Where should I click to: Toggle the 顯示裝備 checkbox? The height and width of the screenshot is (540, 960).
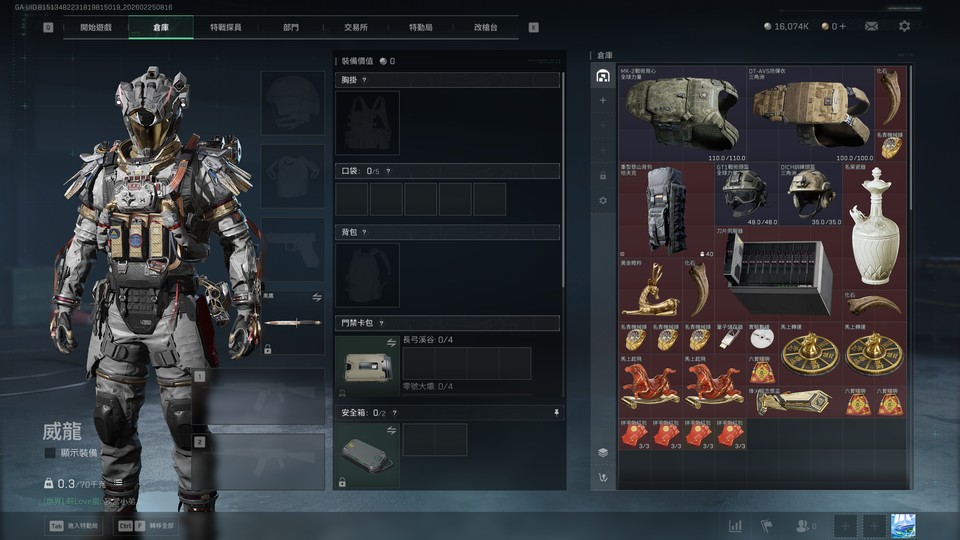(x=50, y=453)
